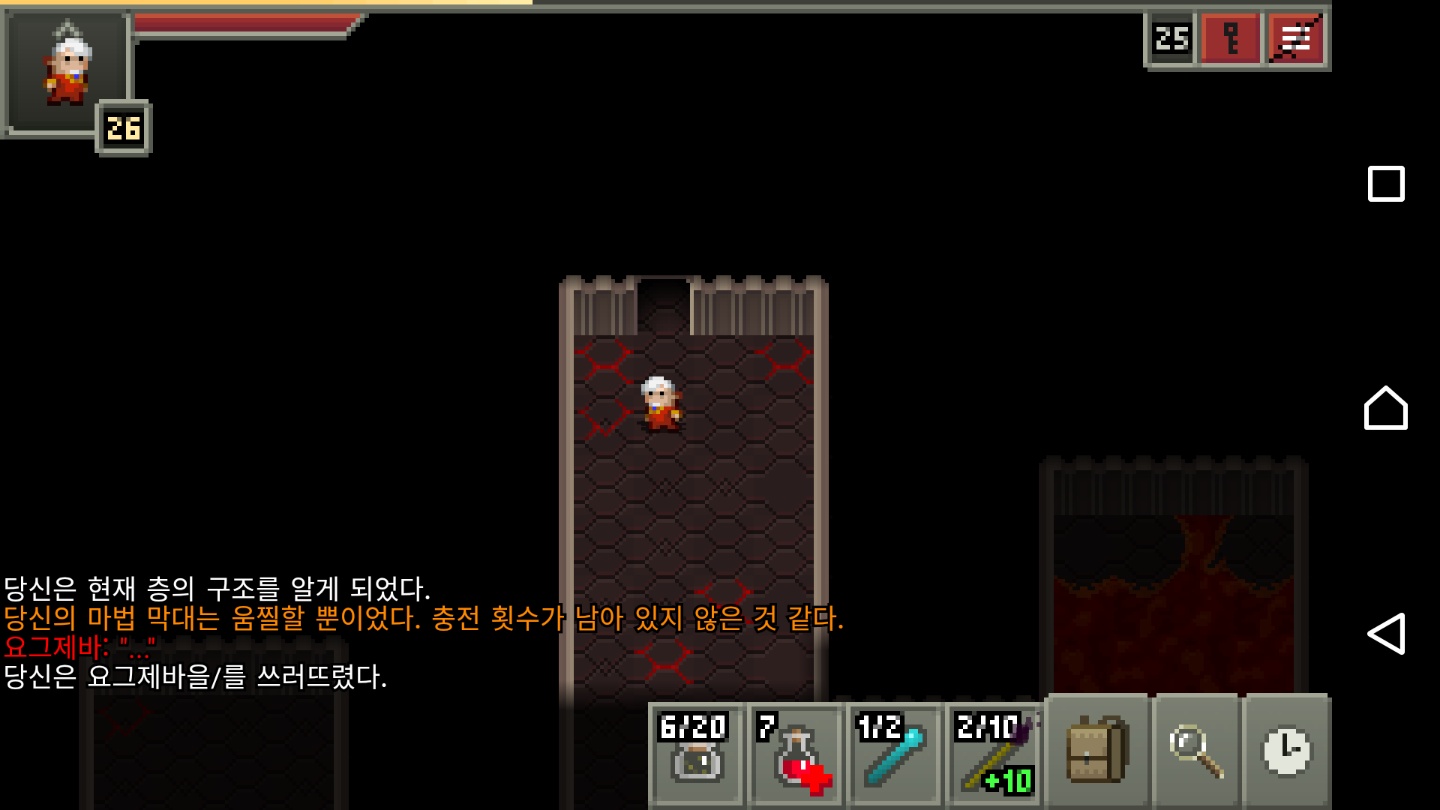Tap the Android home button
The width and height of the screenshot is (1440, 810).
1386,408
